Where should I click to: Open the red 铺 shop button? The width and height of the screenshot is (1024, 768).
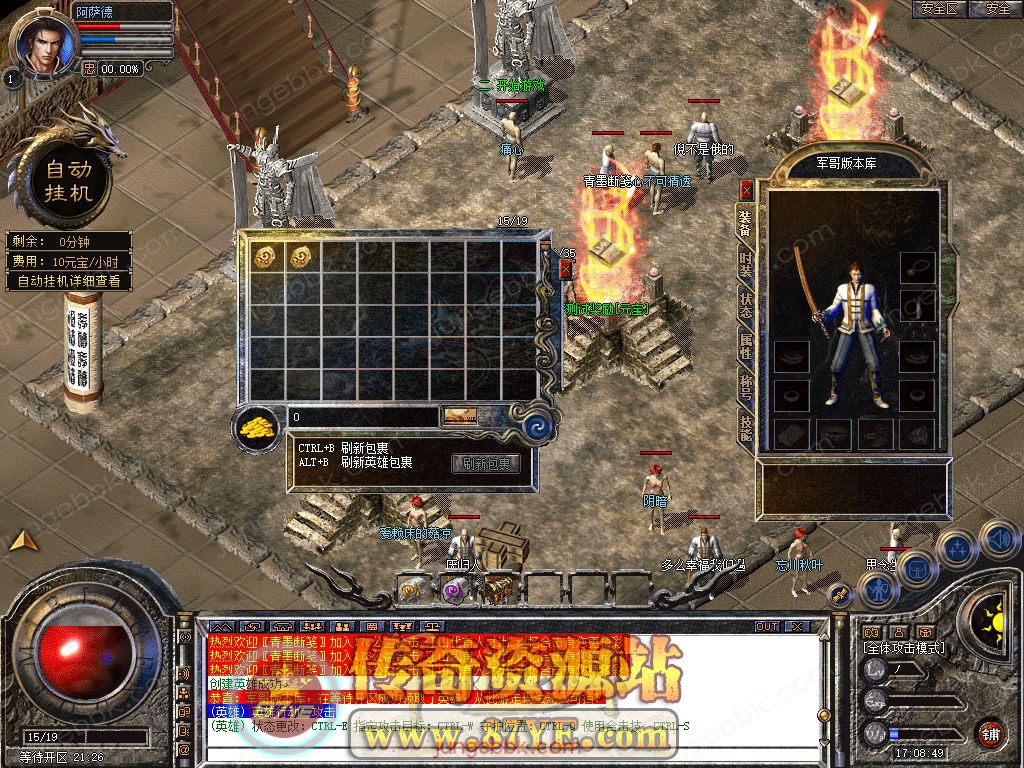[x=990, y=732]
